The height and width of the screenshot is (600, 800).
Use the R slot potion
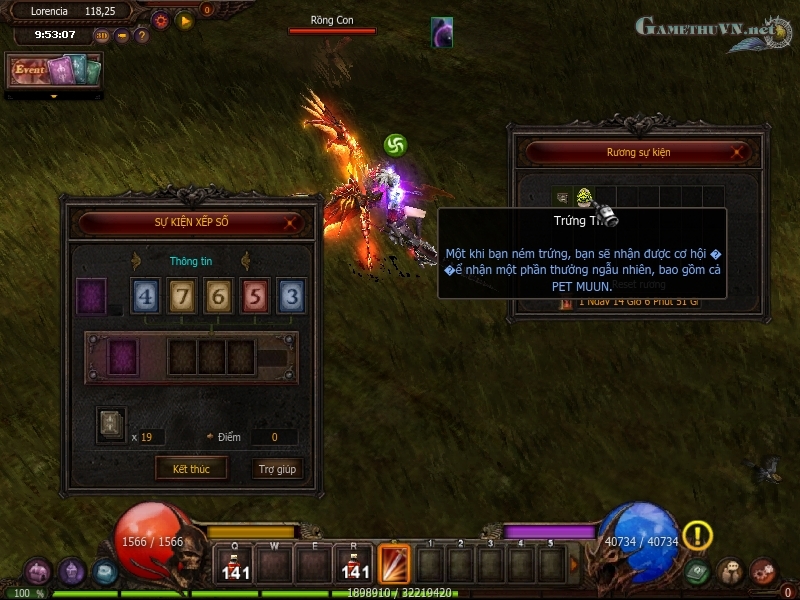(355, 563)
